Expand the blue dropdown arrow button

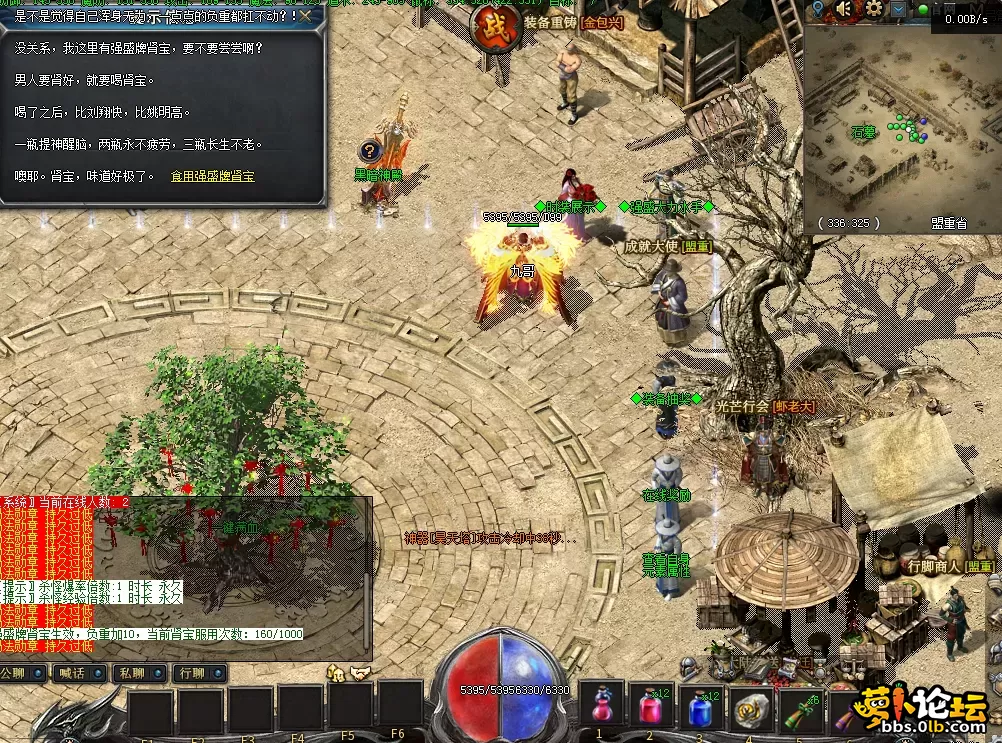[x=899, y=10]
